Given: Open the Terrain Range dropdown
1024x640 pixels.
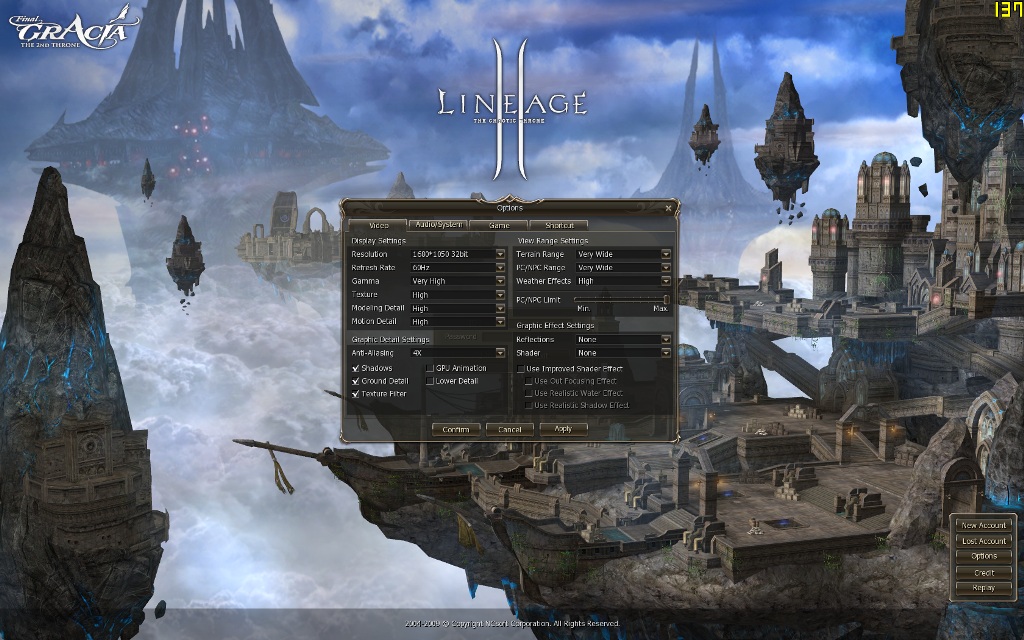Looking at the screenshot, I should 665,254.
